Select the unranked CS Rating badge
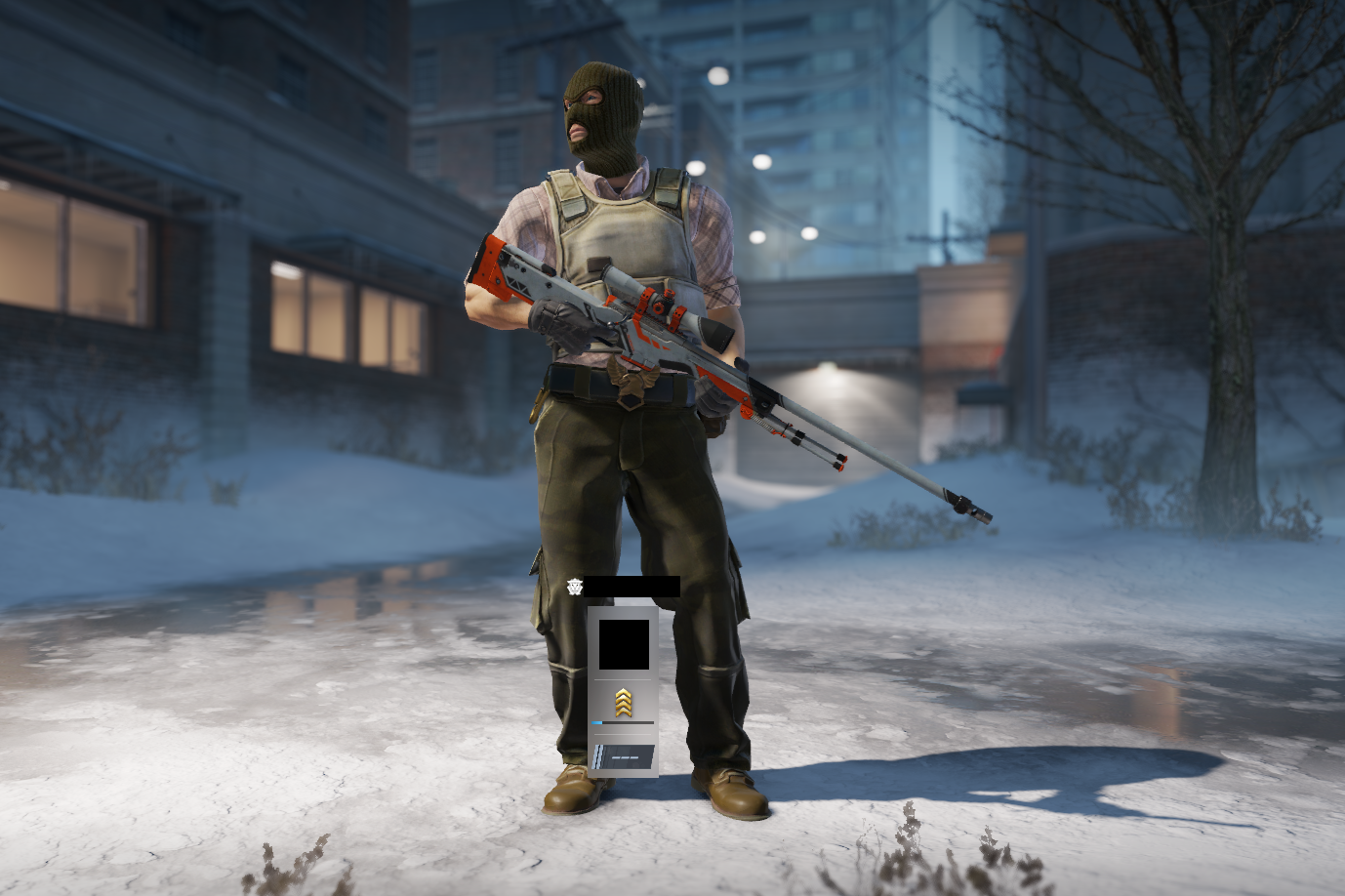The height and width of the screenshot is (896, 1345). (624, 756)
